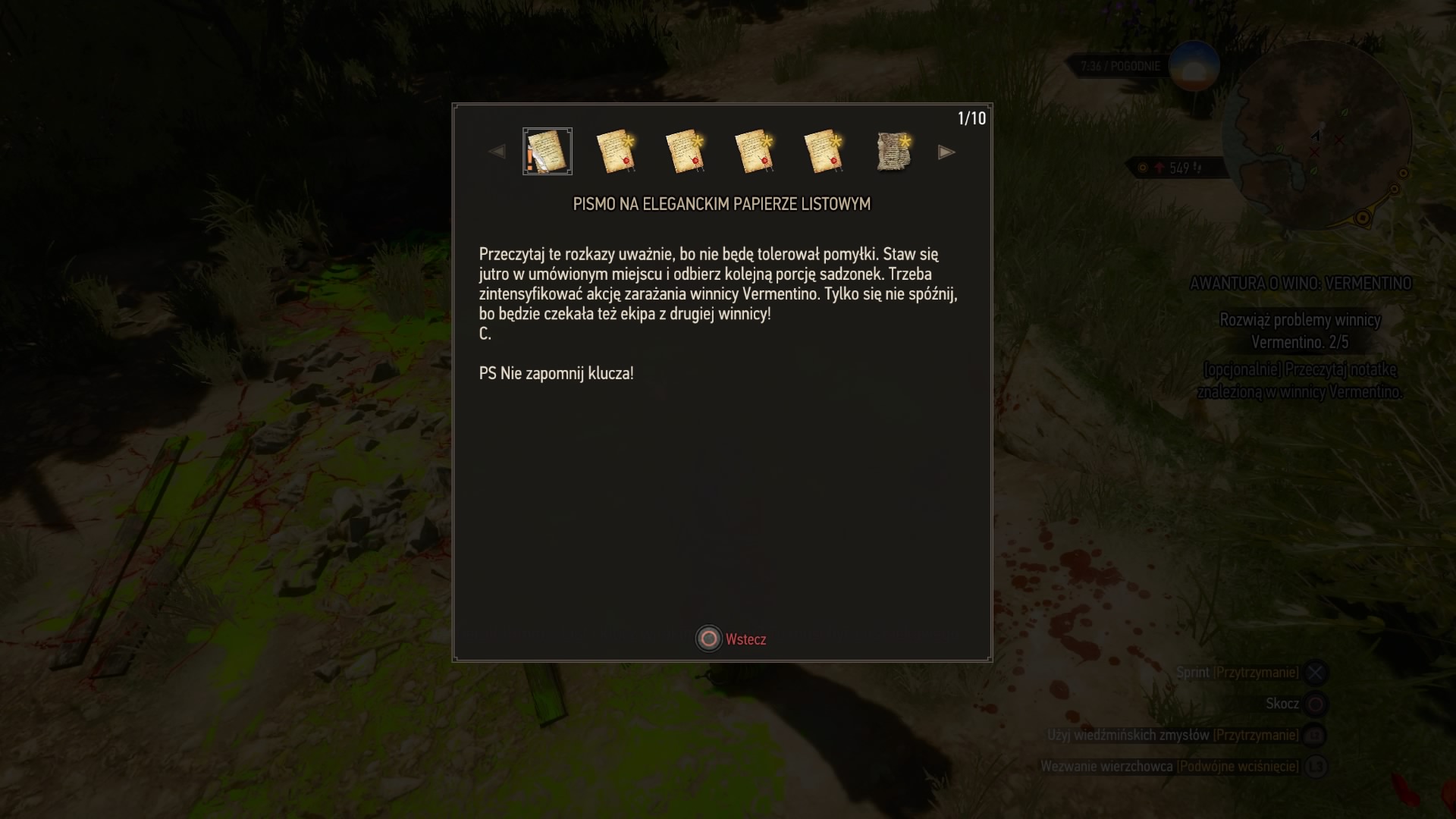Select the Awantura o wino: Vermentino quest tracker
Image resolution: width=1456 pixels, height=819 pixels.
(1300, 284)
